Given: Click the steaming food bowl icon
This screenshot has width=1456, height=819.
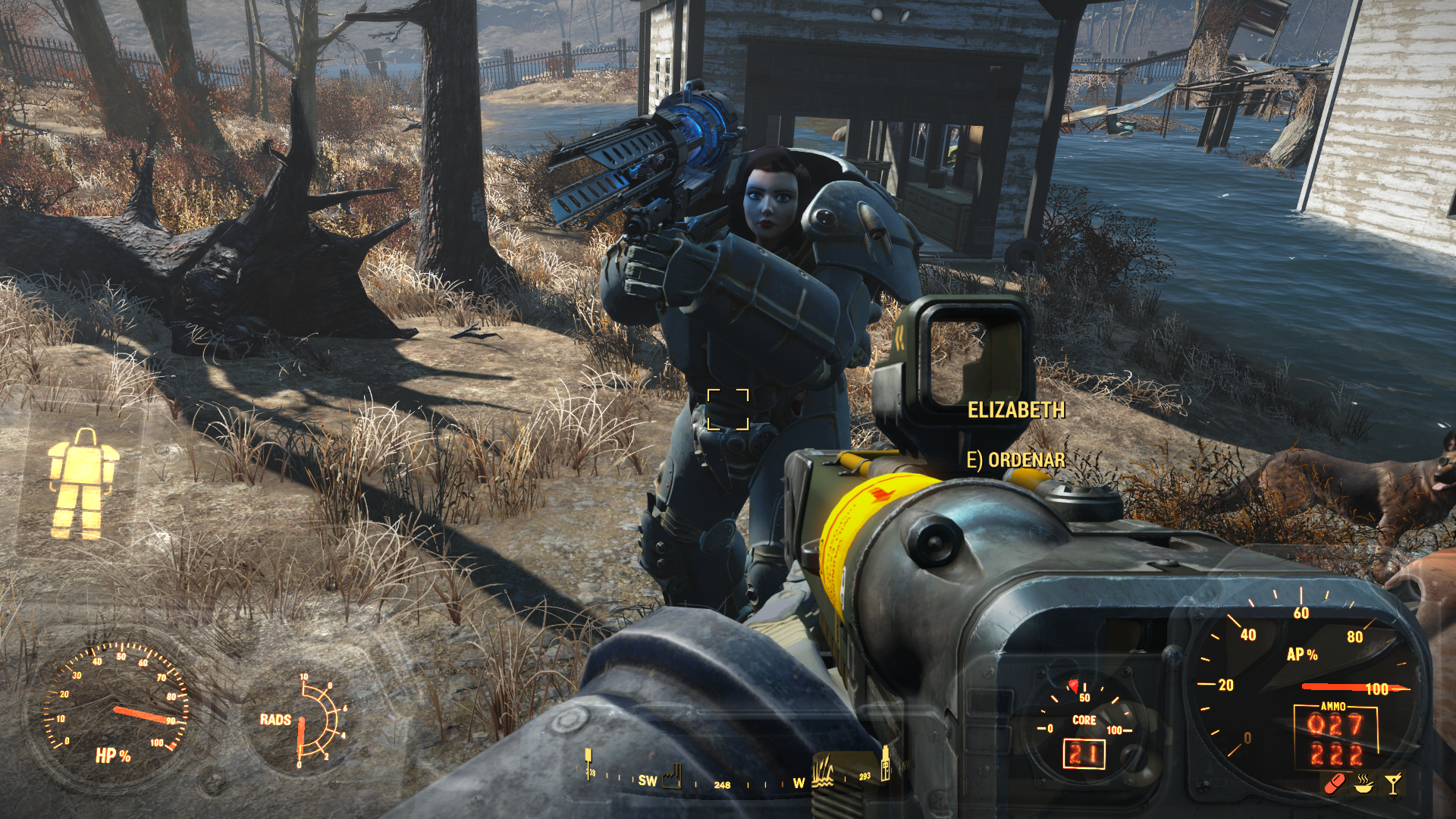Looking at the screenshot, I should click(1364, 783).
